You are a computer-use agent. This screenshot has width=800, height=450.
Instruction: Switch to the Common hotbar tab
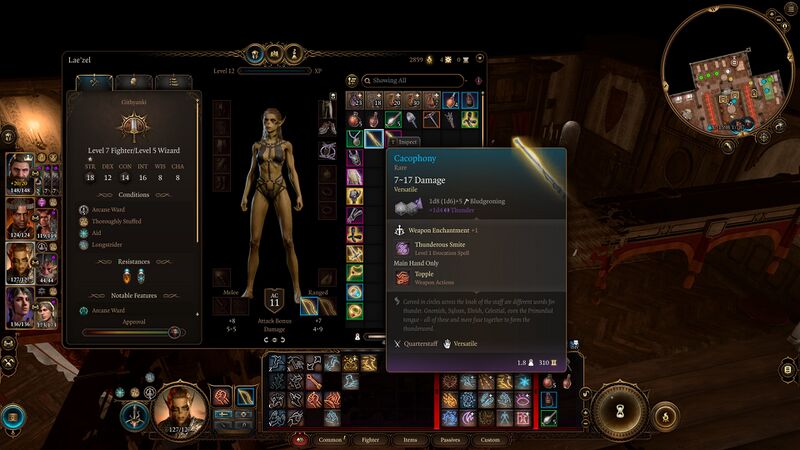pyautogui.click(x=330, y=439)
